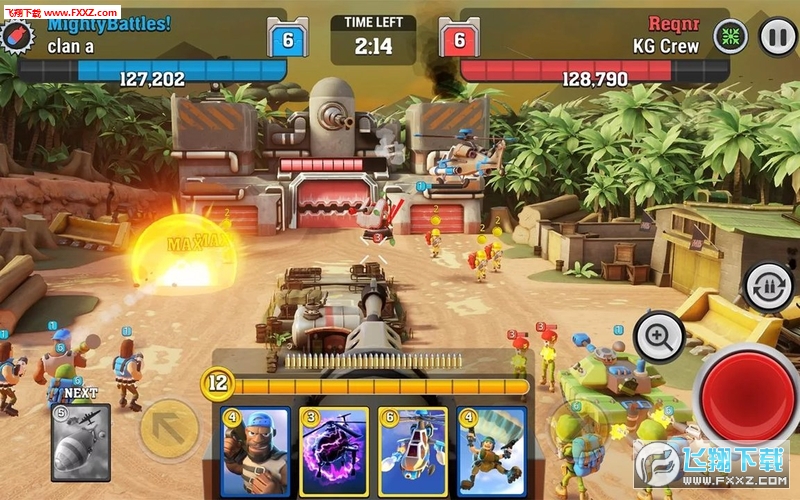Deploy the paratrooper card

pyautogui.click(x=492, y=451)
